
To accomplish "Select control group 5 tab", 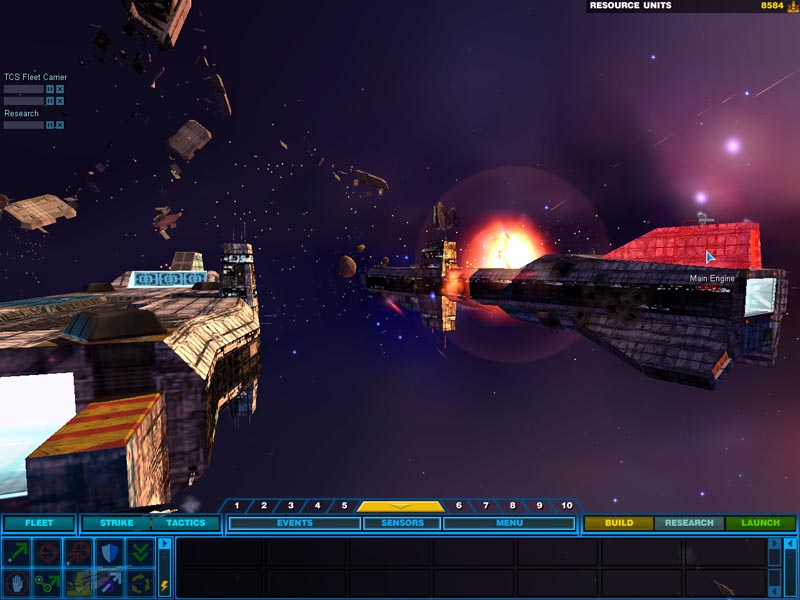I will point(344,506).
